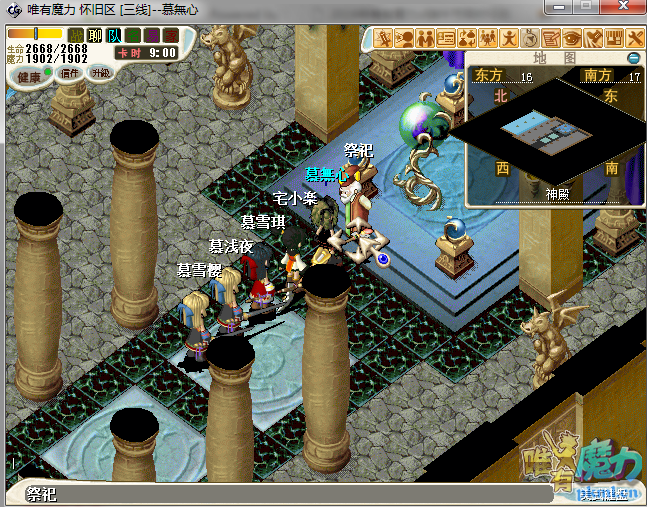Toggle the 战 battle switch
This screenshot has height=507, width=647.
click(76, 37)
